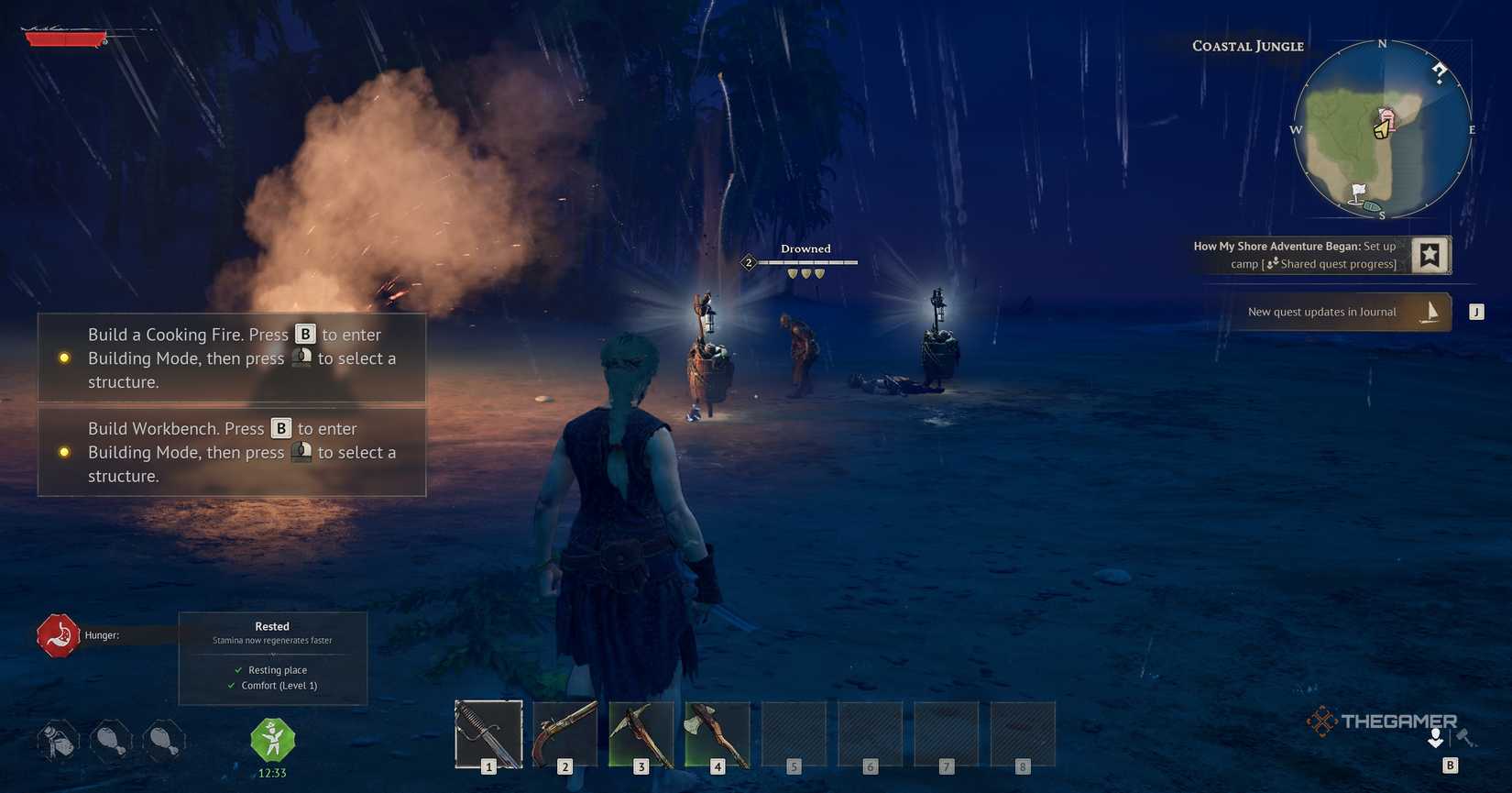Select the sword in hotbar slot 1
The height and width of the screenshot is (793, 1512).
coord(488,733)
